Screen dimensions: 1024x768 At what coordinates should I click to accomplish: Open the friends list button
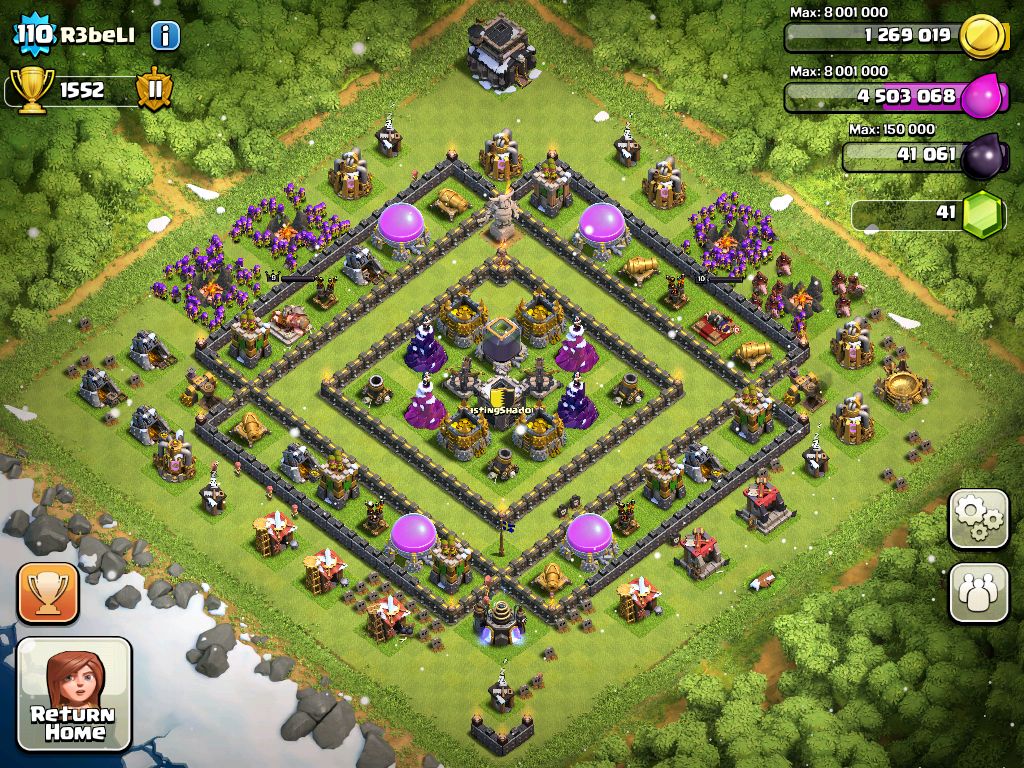978,593
